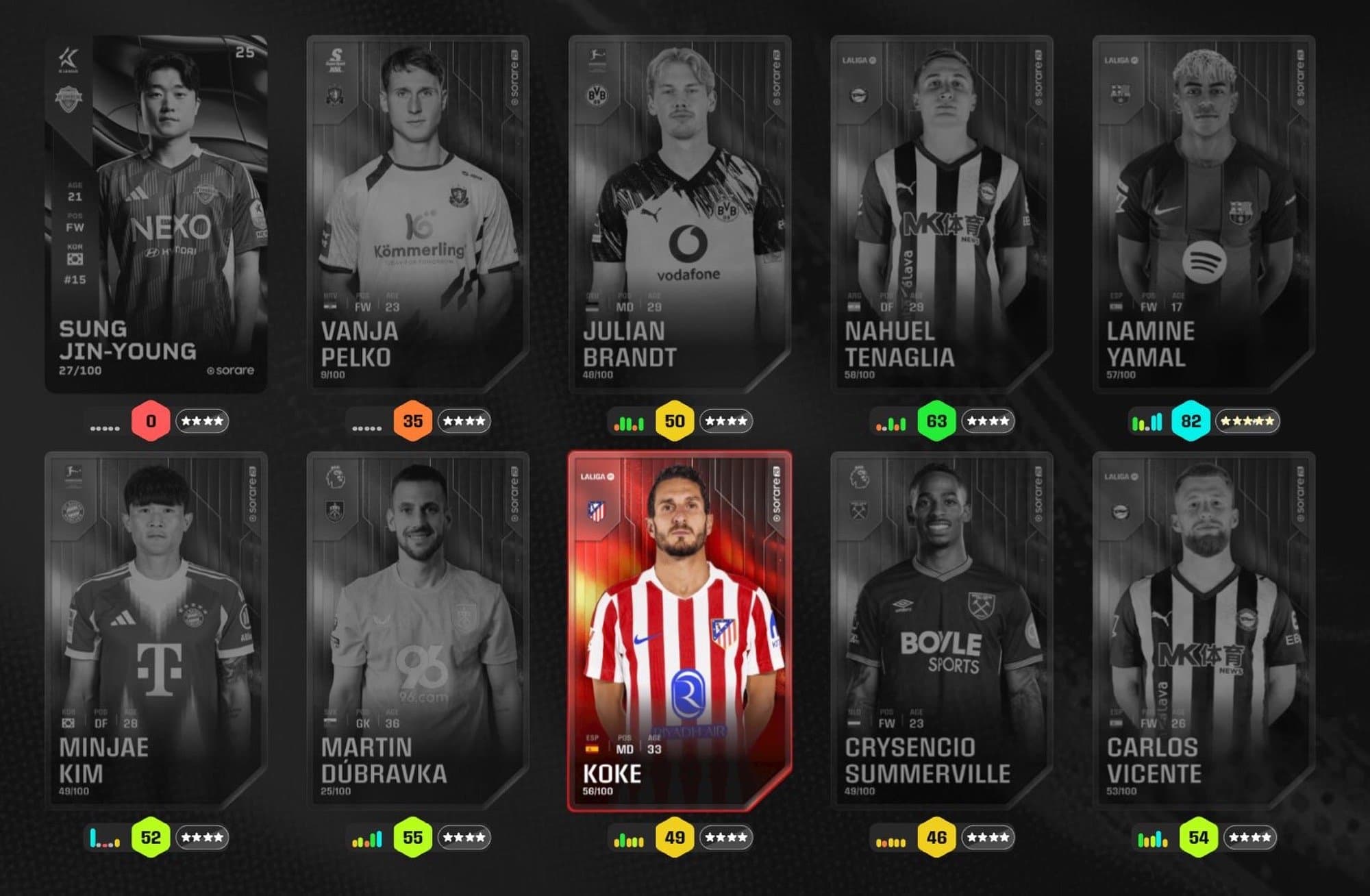Open the Nahuel Tenaglia card
The width and height of the screenshot is (1370, 896).
click(x=942, y=214)
